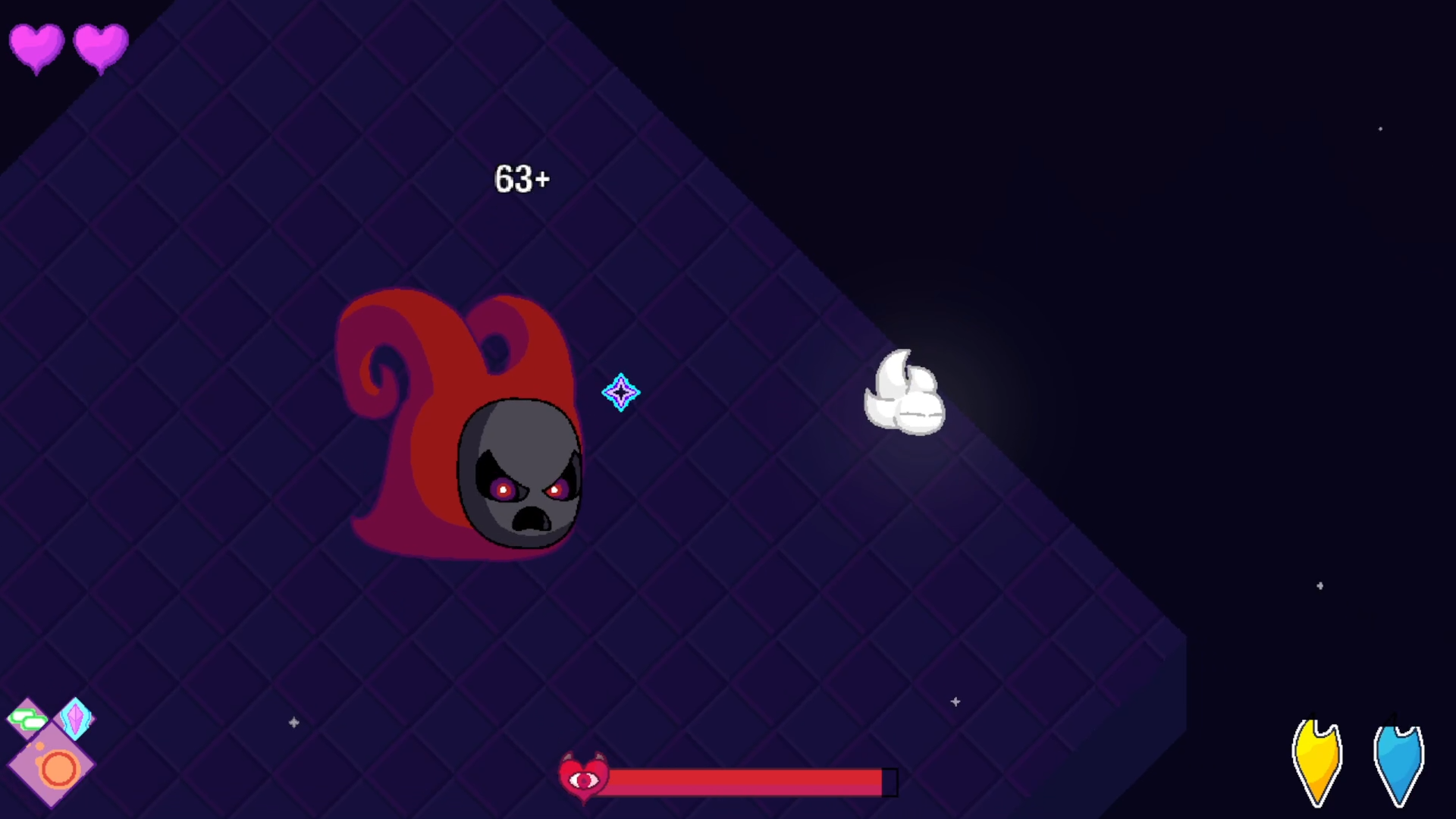Click the faint sparkle on the right edge
The image size is (1456, 819).
click(x=1320, y=586)
